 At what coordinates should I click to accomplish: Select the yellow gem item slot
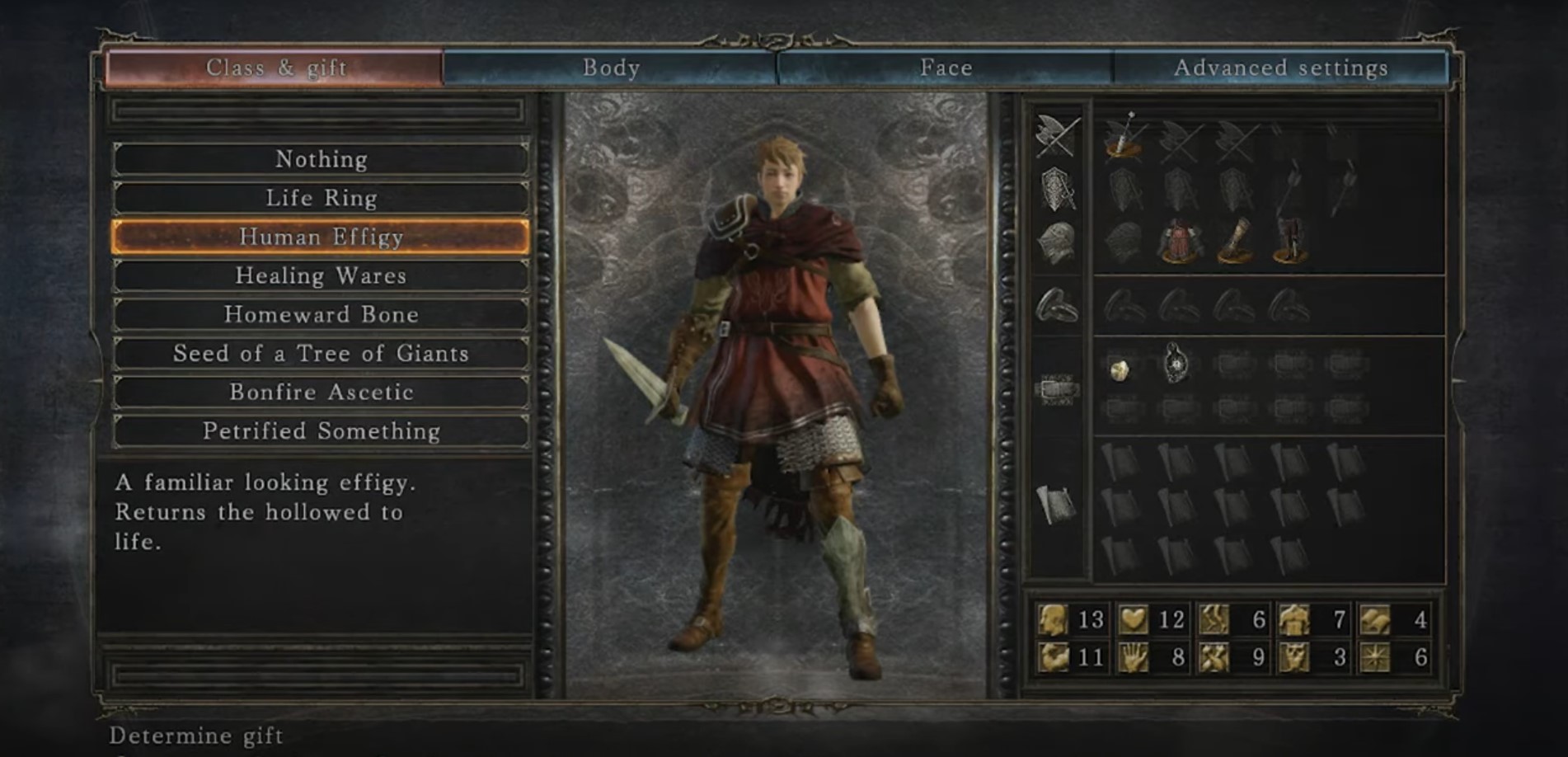coord(1120,369)
